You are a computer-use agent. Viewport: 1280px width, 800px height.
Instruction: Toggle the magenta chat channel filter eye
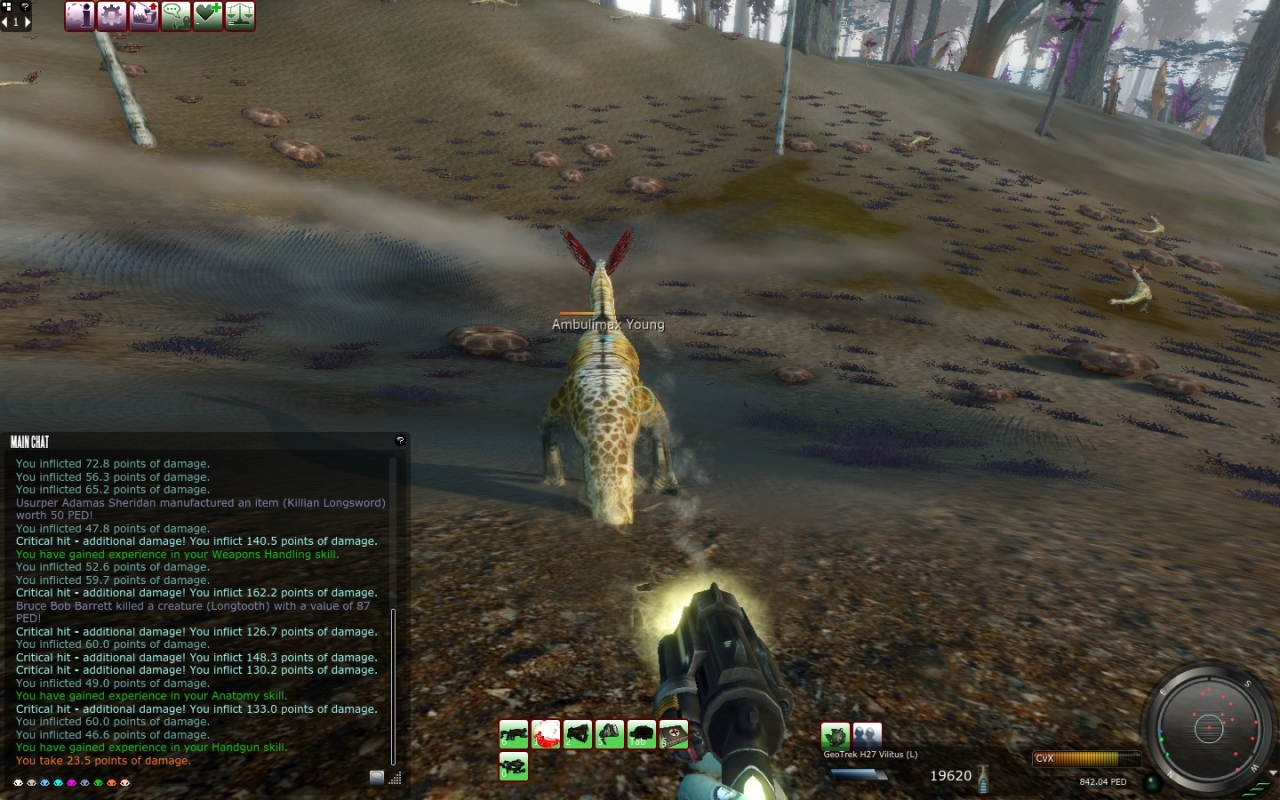click(x=71, y=782)
